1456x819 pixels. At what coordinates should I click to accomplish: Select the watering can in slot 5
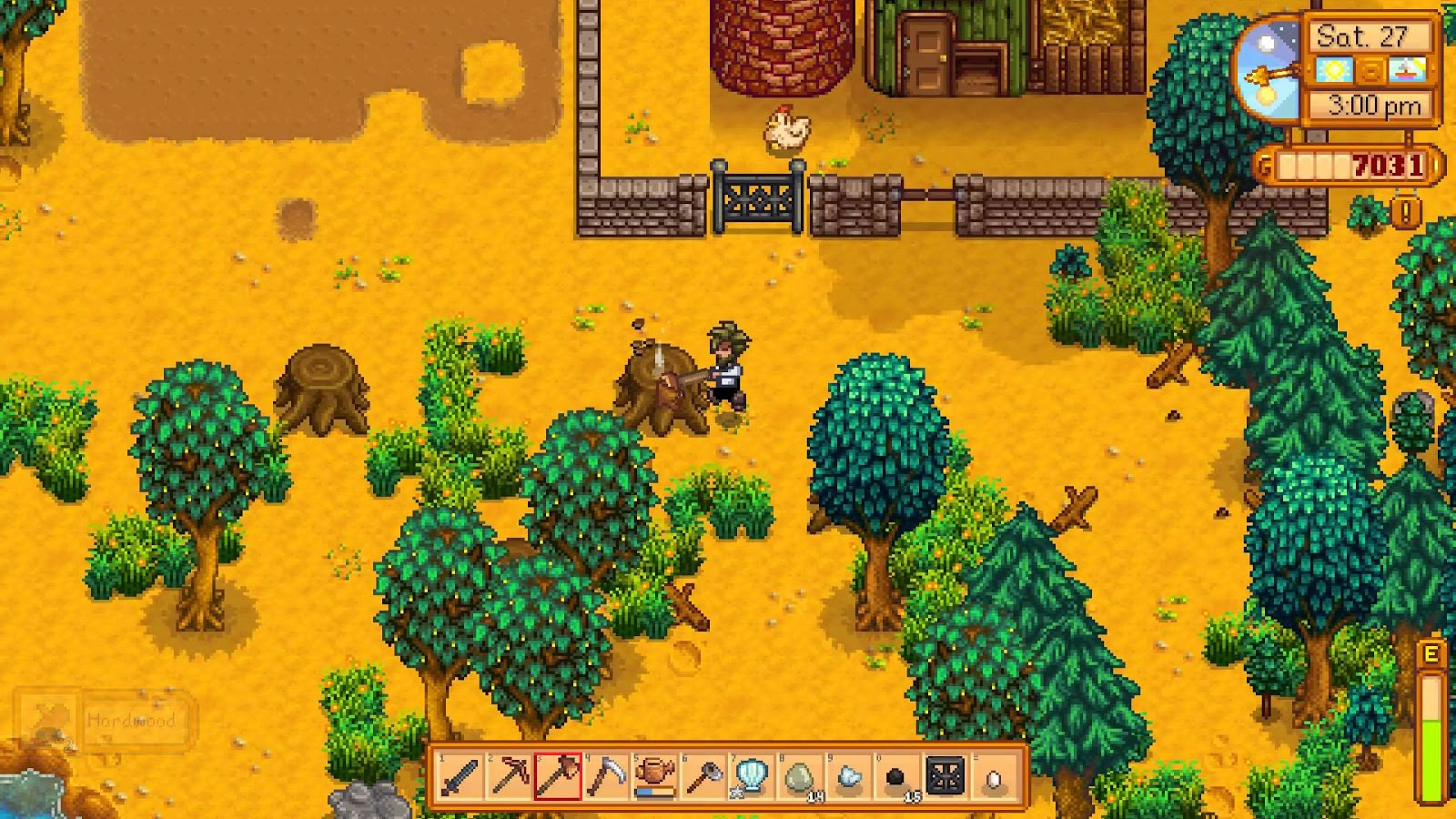click(x=655, y=778)
